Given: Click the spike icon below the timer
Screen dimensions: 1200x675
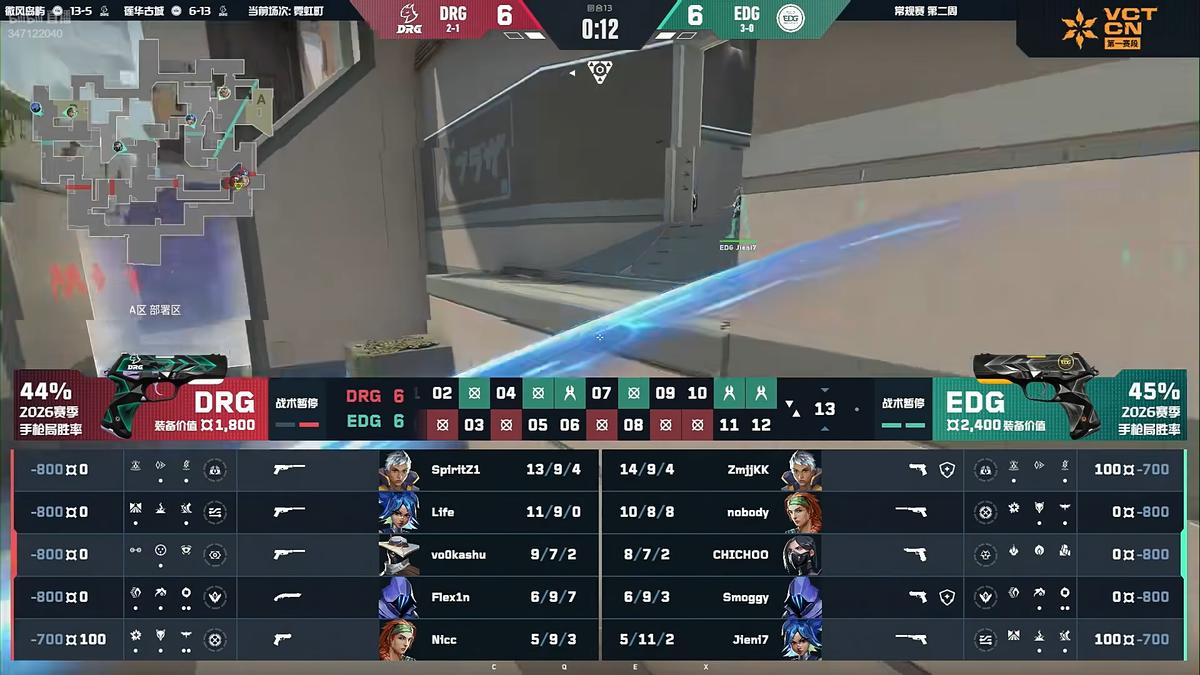Looking at the screenshot, I should [599, 72].
